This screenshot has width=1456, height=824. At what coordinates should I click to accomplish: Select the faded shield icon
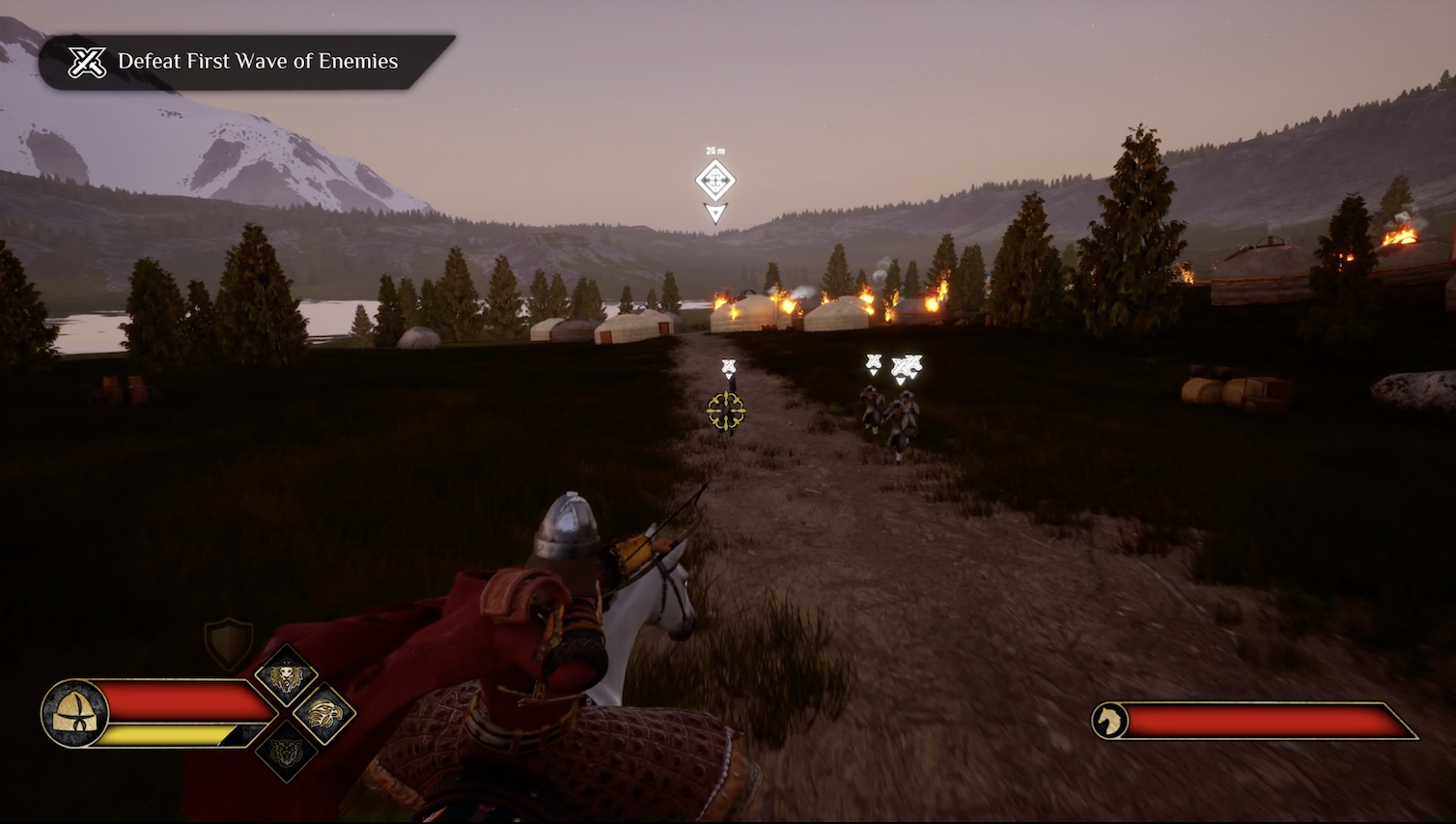pos(229,642)
